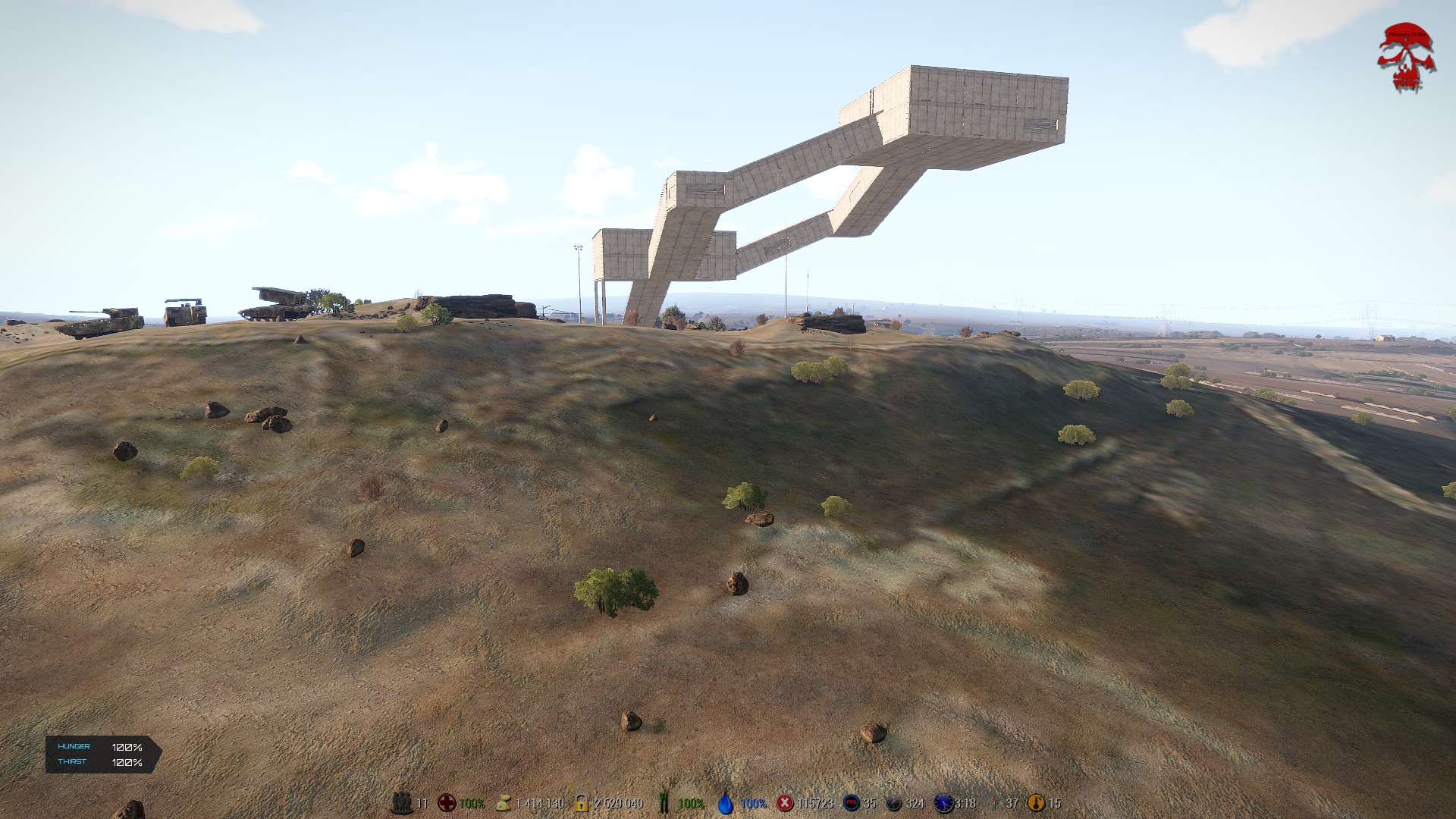
Task: Click the compass heading icon
Action: tap(894, 803)
